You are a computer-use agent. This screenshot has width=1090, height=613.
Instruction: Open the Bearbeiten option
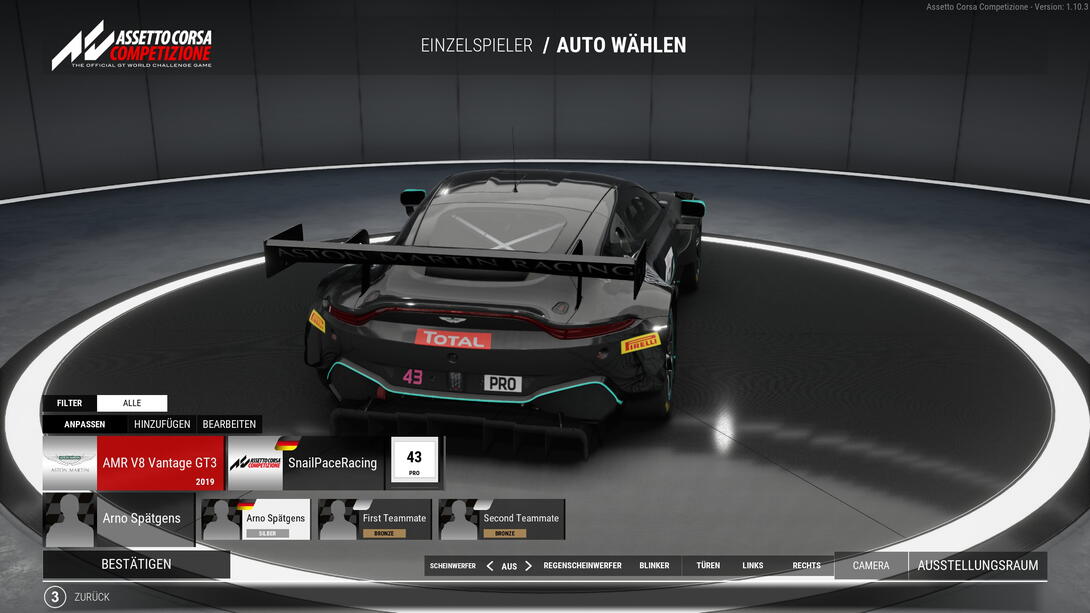(229, 424)
